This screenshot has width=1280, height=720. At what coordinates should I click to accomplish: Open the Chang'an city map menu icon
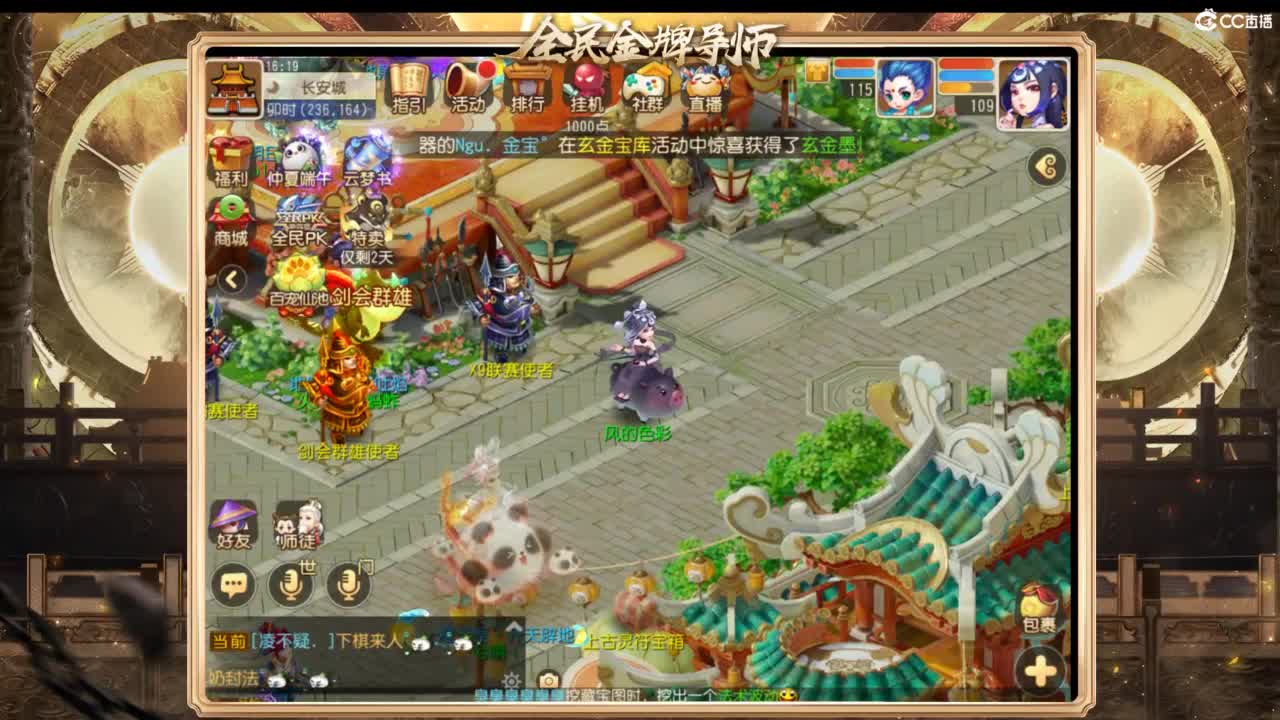234,88
